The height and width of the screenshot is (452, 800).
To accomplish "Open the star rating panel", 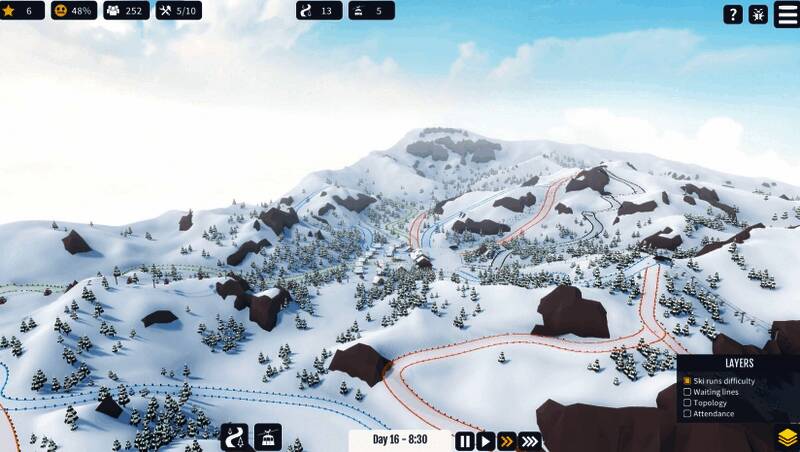I will coord(20,11).
